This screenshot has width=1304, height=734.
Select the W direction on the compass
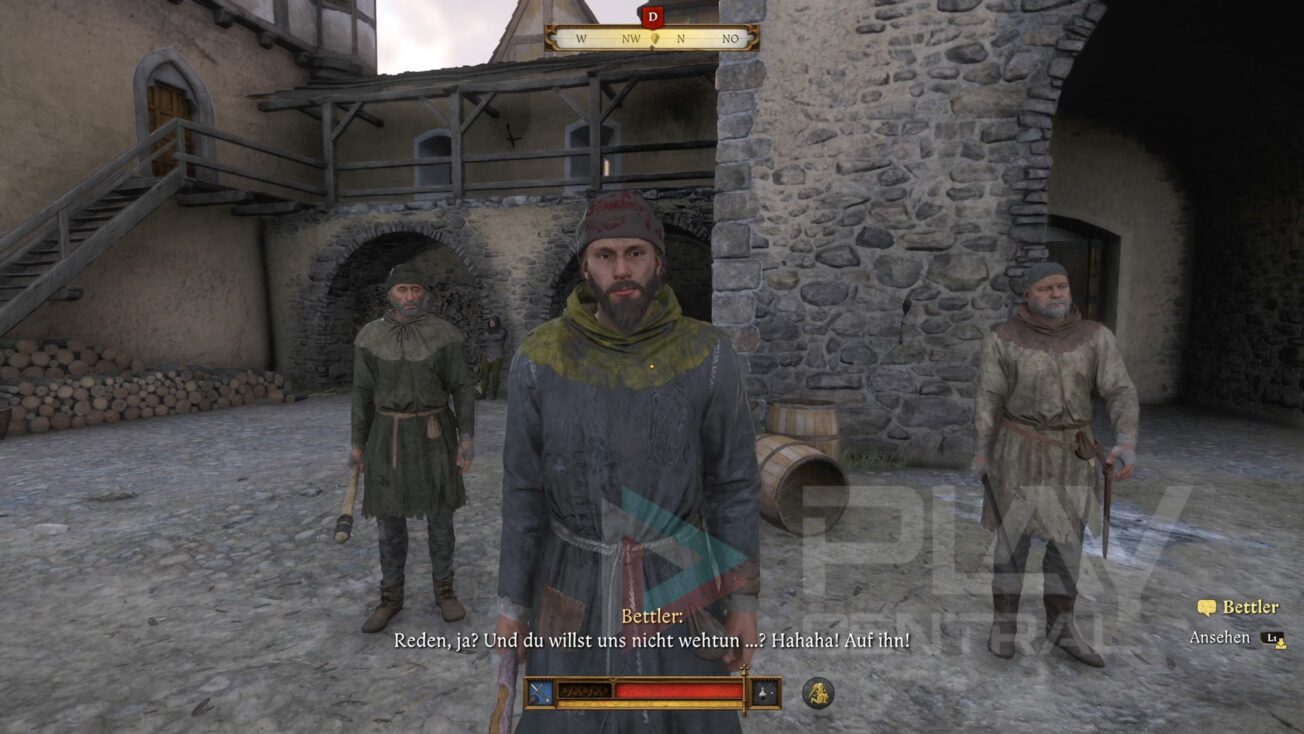(x=583, y=40)
